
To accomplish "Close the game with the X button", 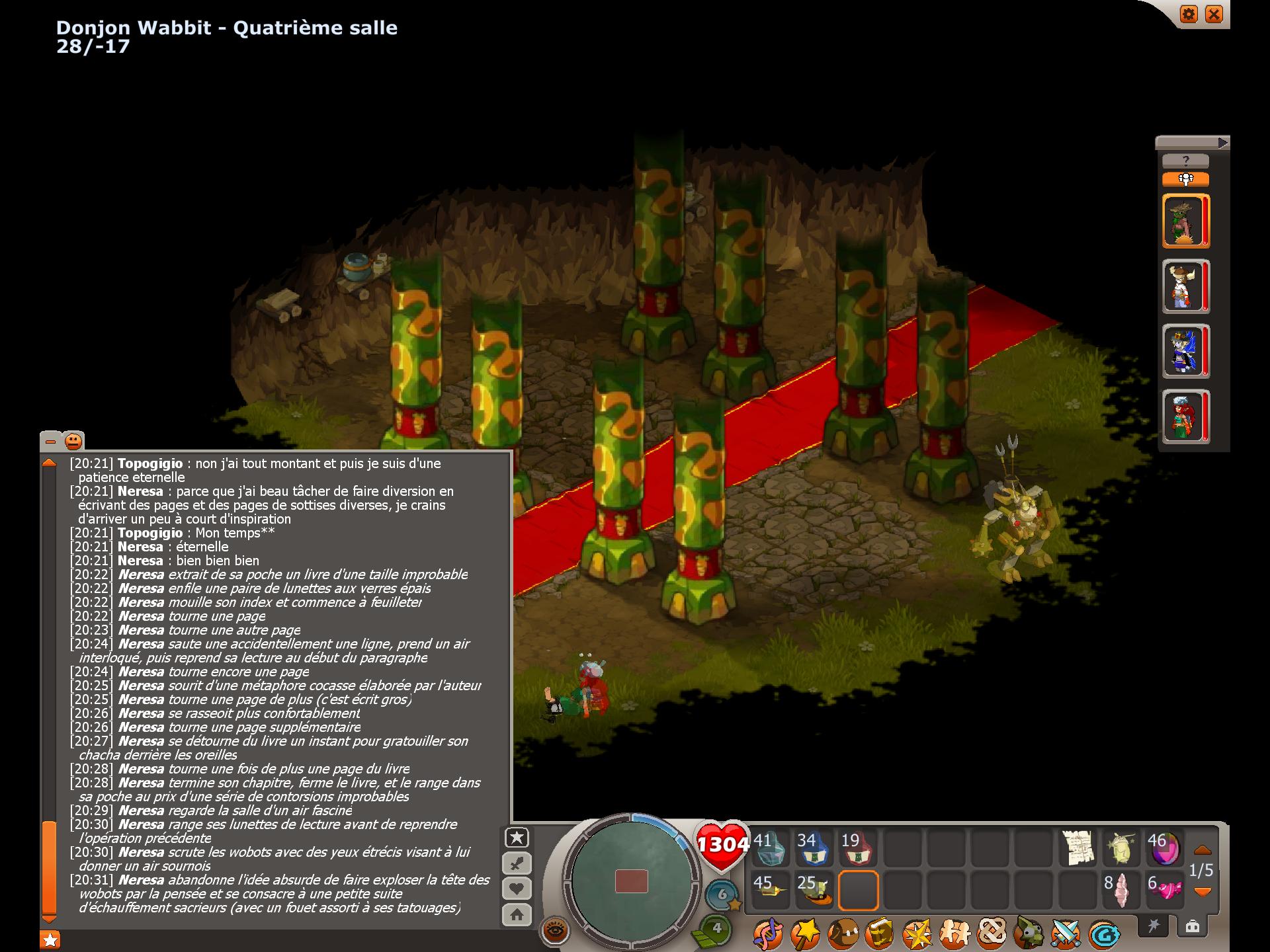I will pyautogui.click(x=1214, y=14).
